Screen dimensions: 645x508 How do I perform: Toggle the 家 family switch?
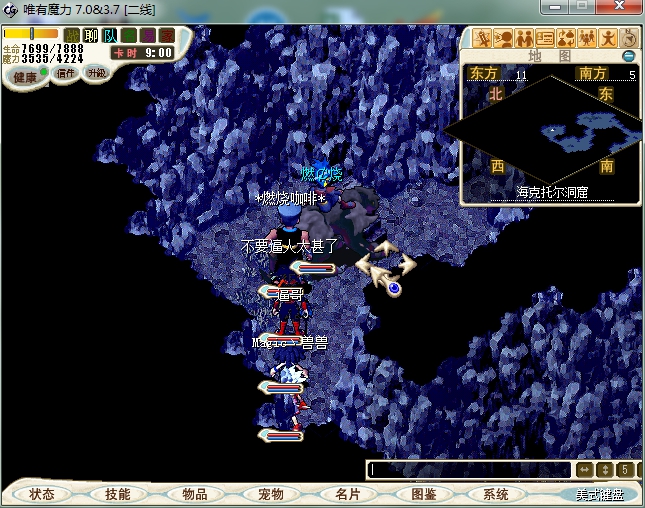tap(167, 36)
